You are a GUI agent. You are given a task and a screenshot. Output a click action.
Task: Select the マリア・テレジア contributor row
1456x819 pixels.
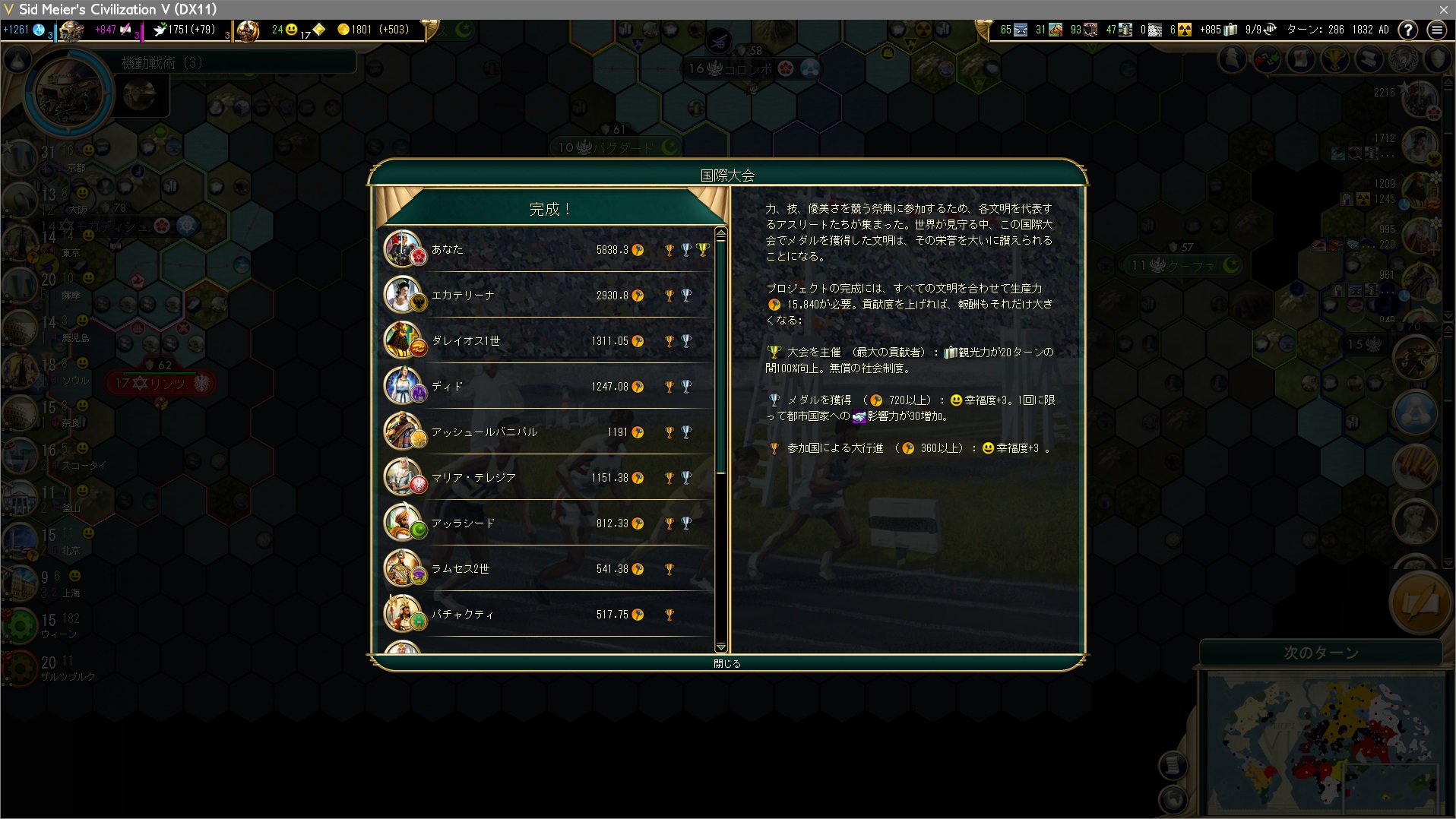point(547,478)
